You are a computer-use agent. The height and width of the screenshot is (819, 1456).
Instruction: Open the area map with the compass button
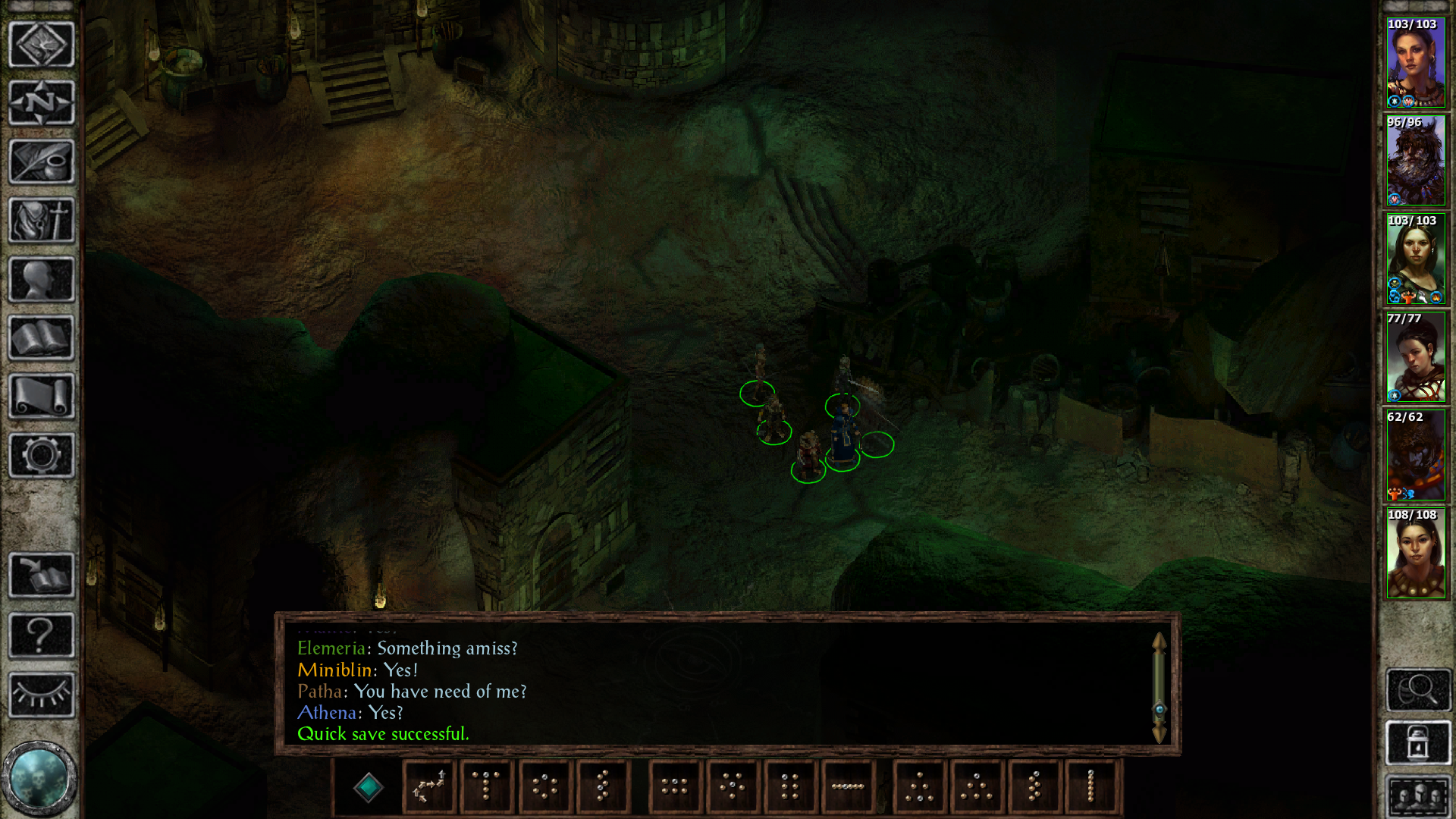(41, 103)
